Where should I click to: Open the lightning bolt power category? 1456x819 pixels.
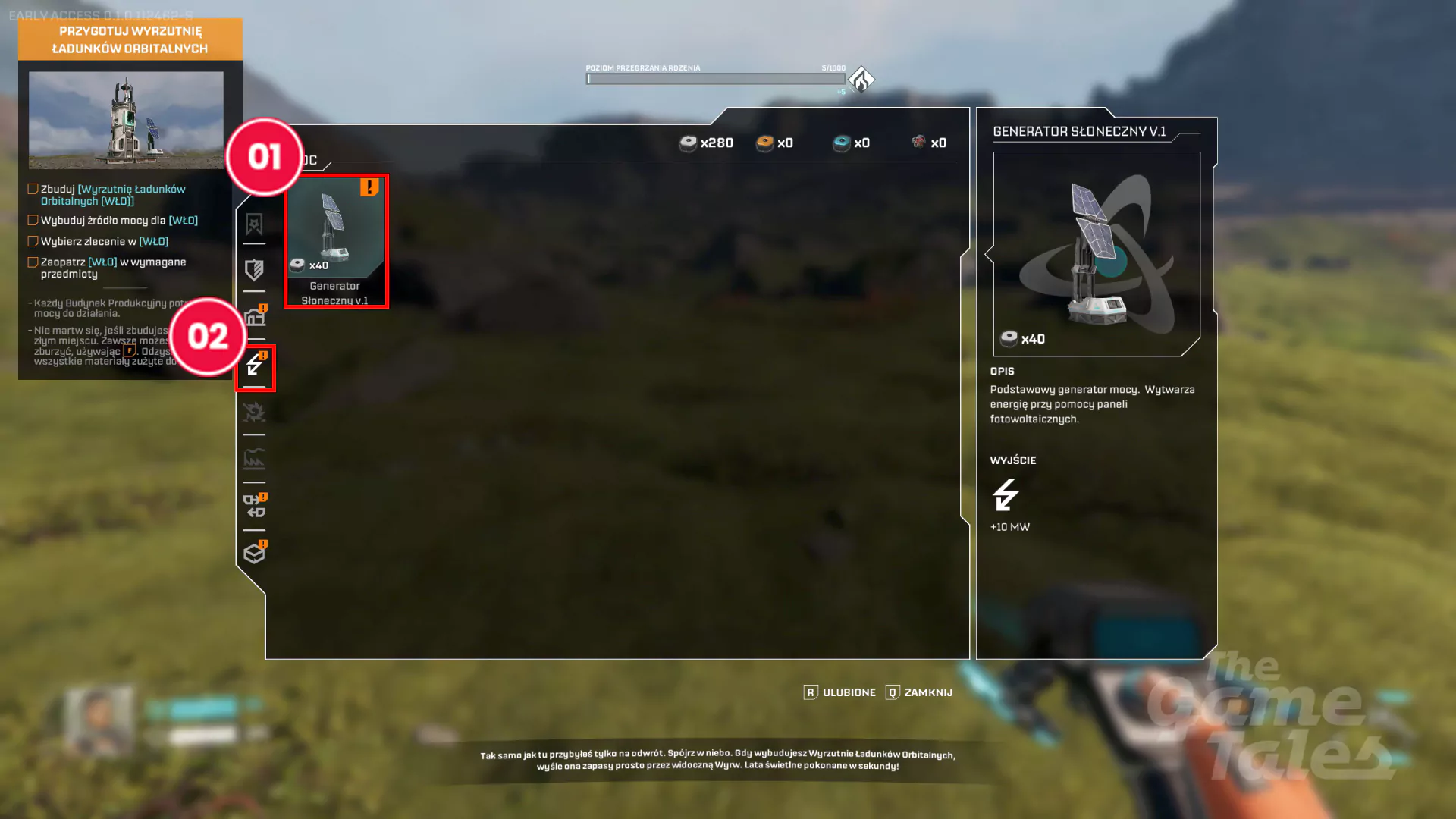click(255, 367)
